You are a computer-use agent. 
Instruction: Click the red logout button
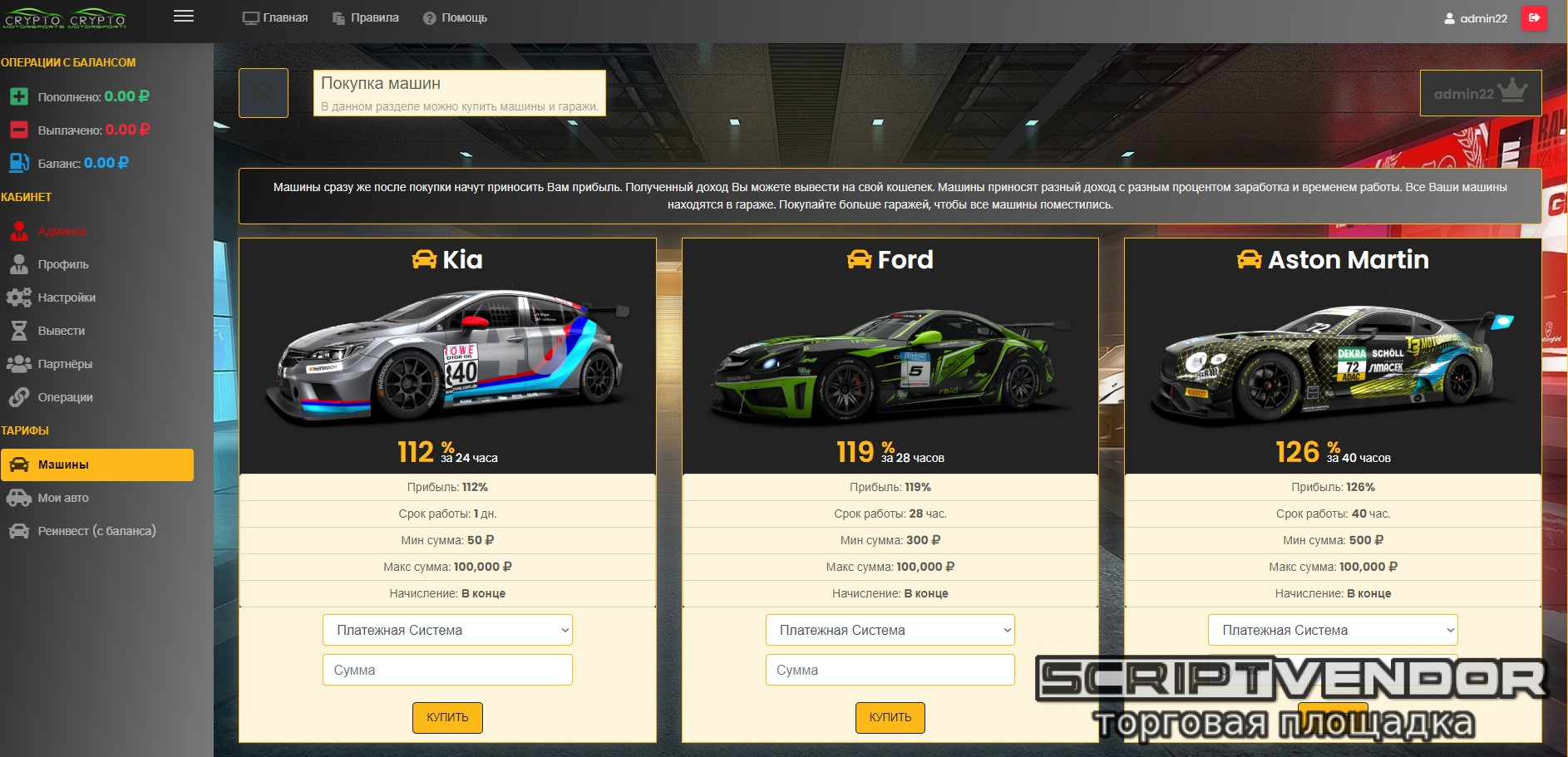(1534, 17)
